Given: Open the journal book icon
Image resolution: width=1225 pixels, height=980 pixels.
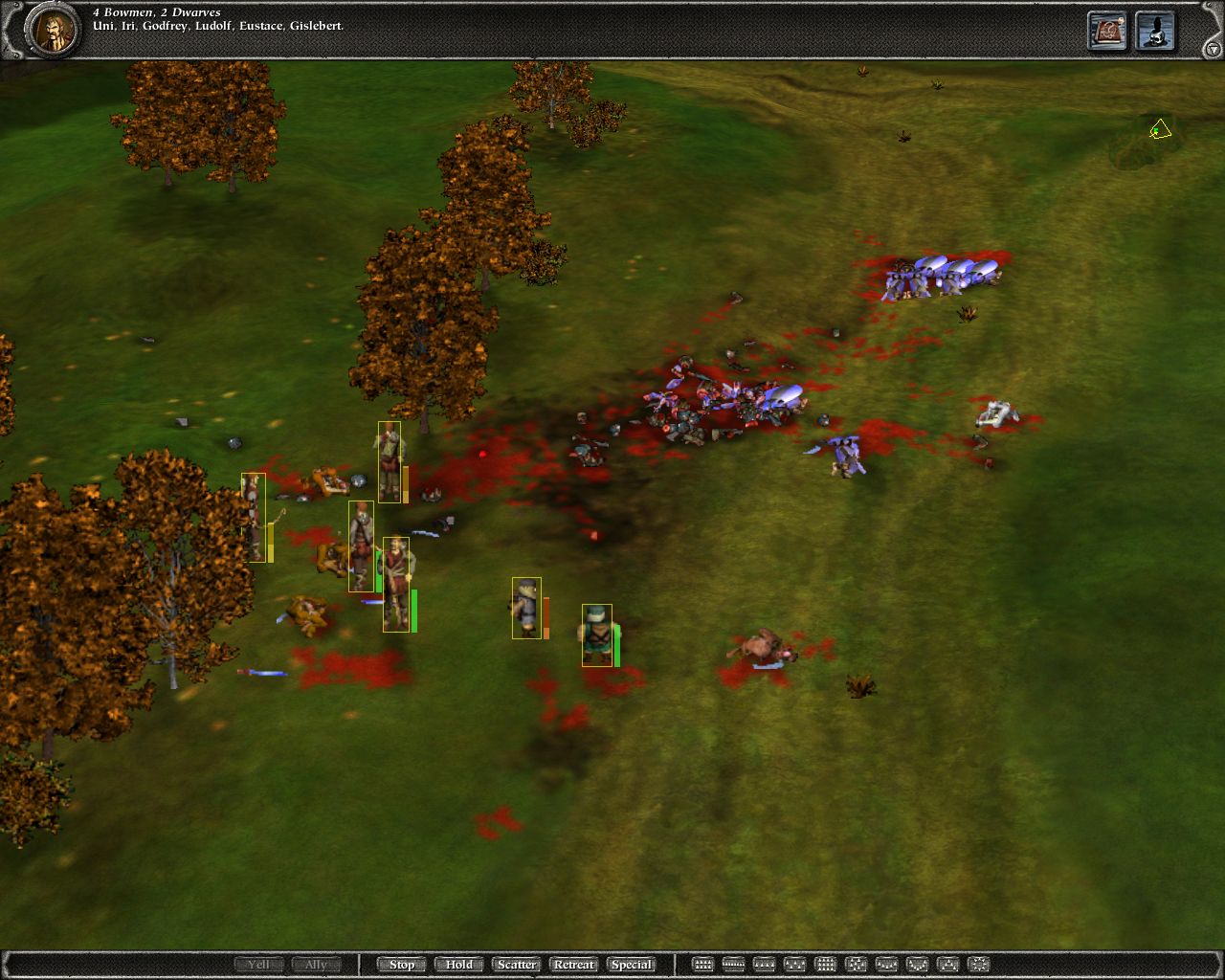Looking at the screenshot, I should click(1105, 31).
